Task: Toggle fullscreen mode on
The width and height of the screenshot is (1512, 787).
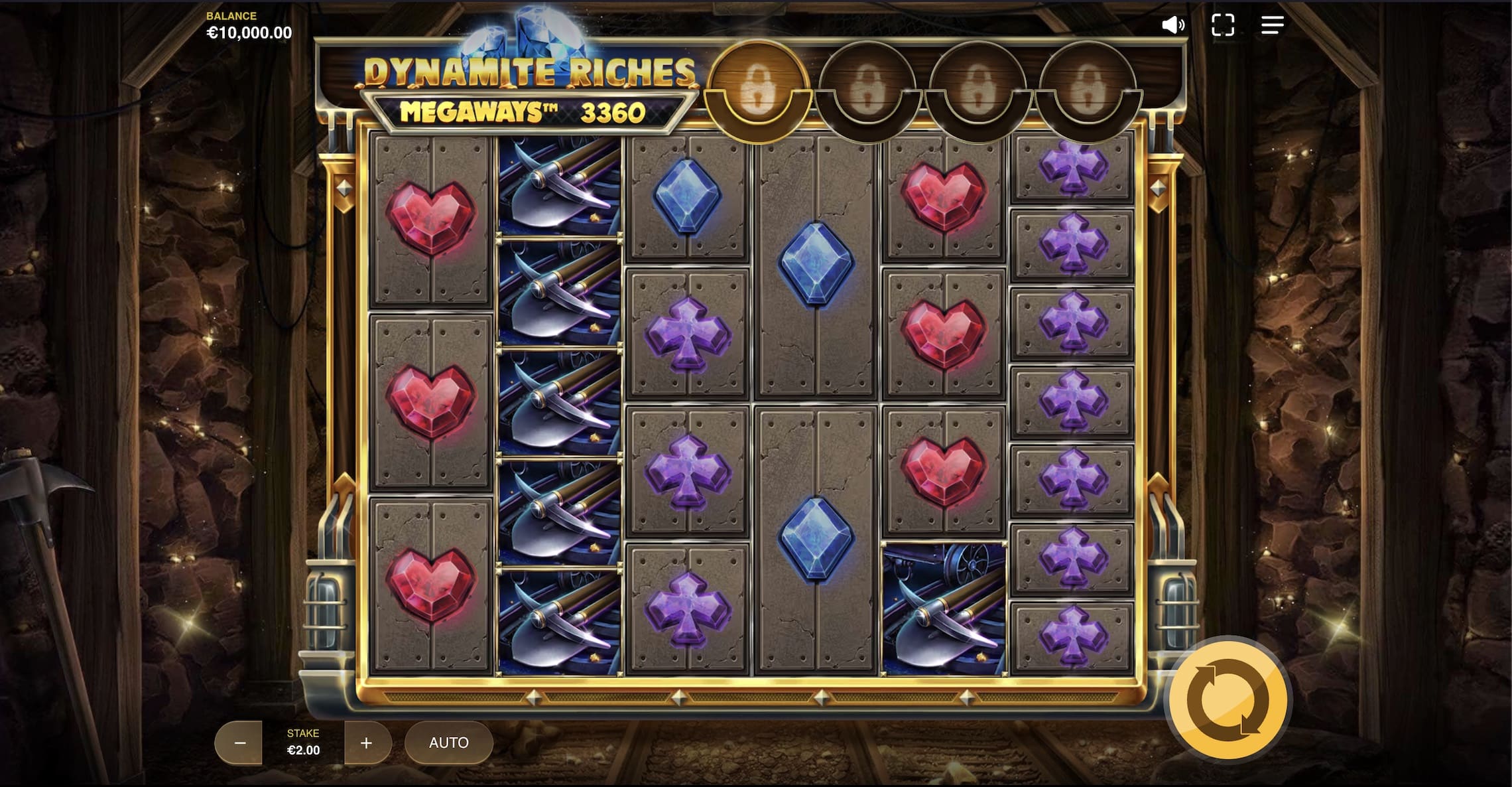Action: (1224, 25)
